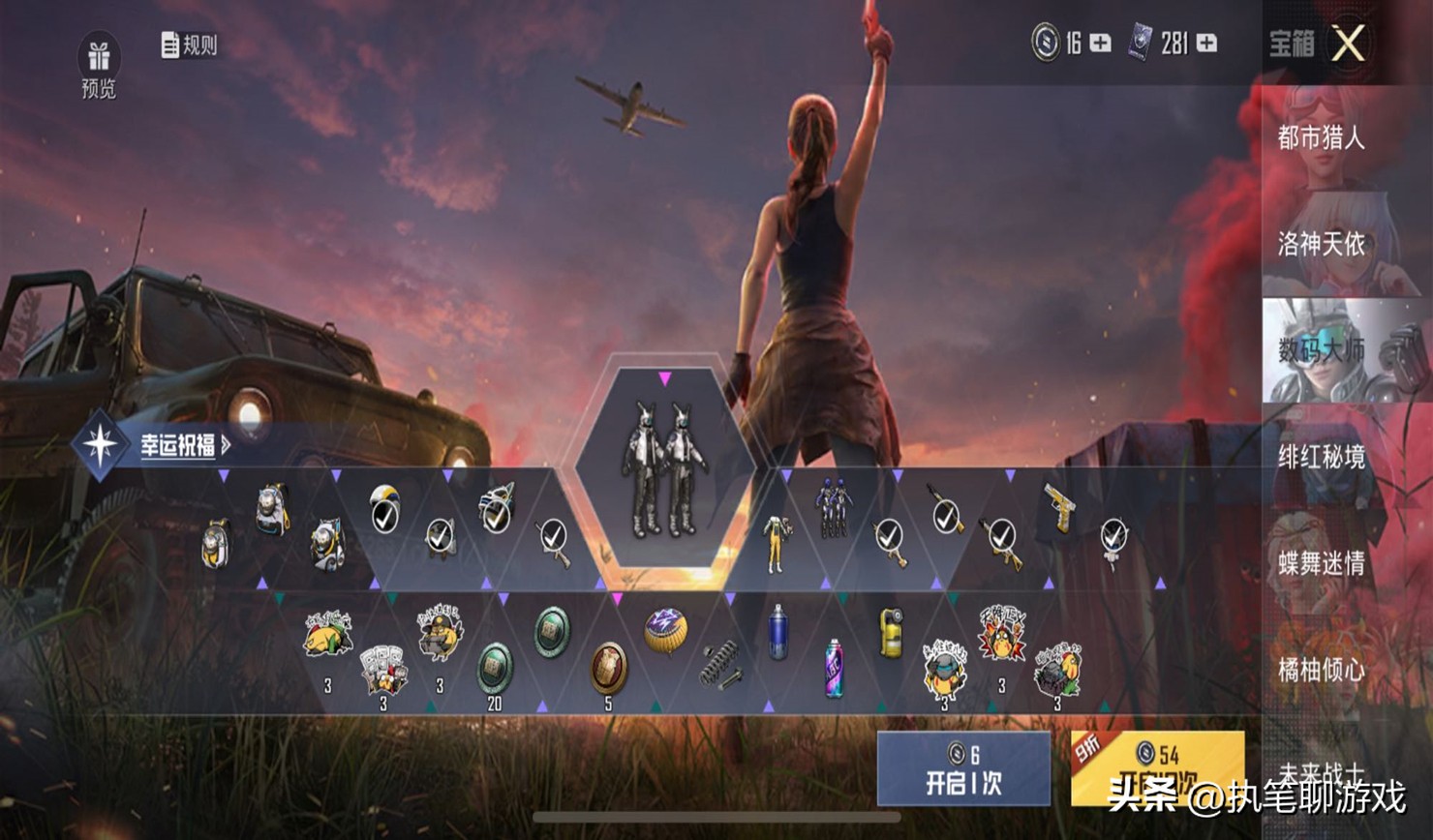Select the golden pistol skin prize
1433x840 pixels.
click(1060, 508)
